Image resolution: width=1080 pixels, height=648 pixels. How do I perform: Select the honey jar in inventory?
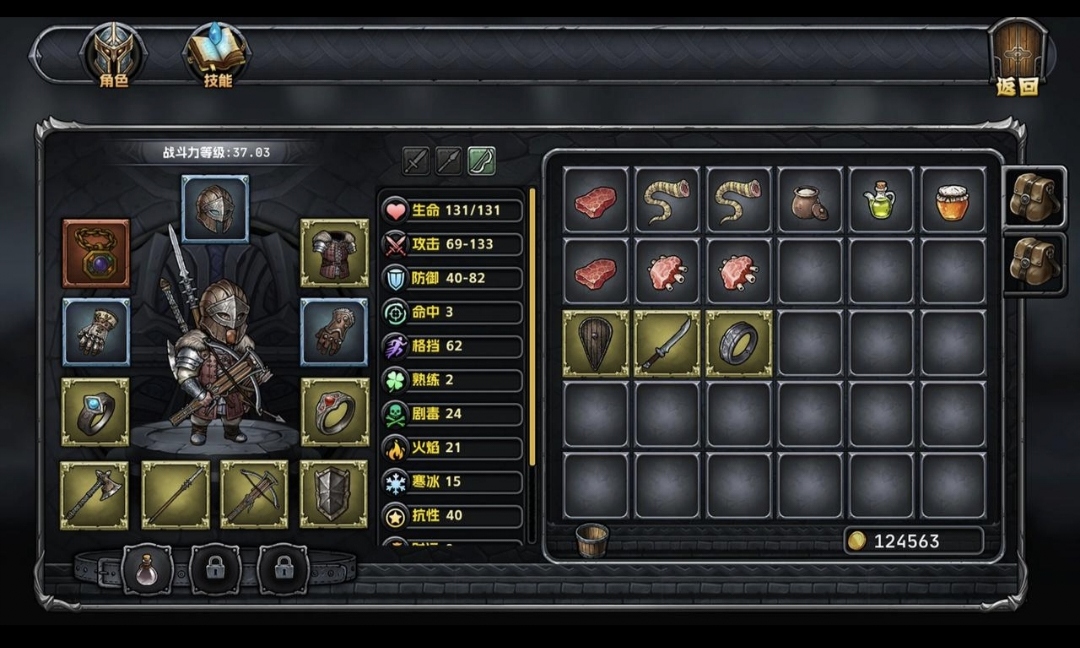click(953, 200)
